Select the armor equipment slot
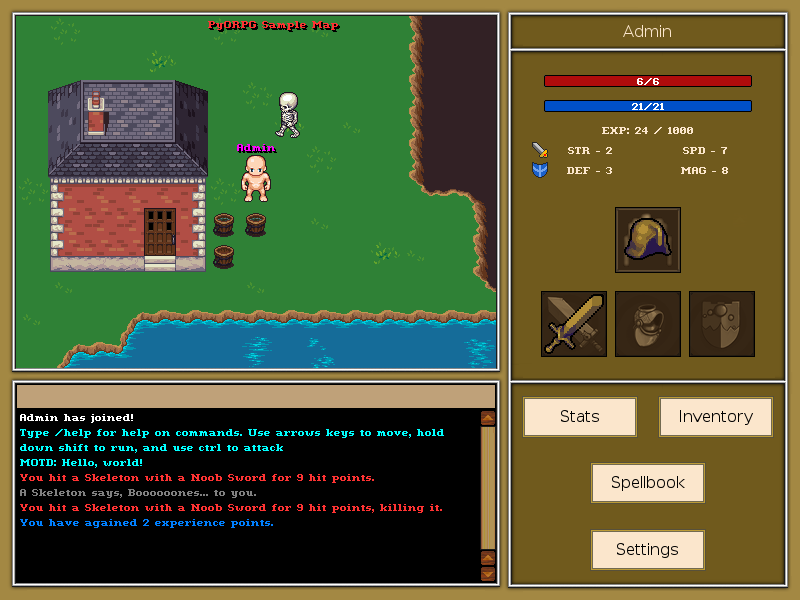800x600 pixels. click(x=648, y=324)
